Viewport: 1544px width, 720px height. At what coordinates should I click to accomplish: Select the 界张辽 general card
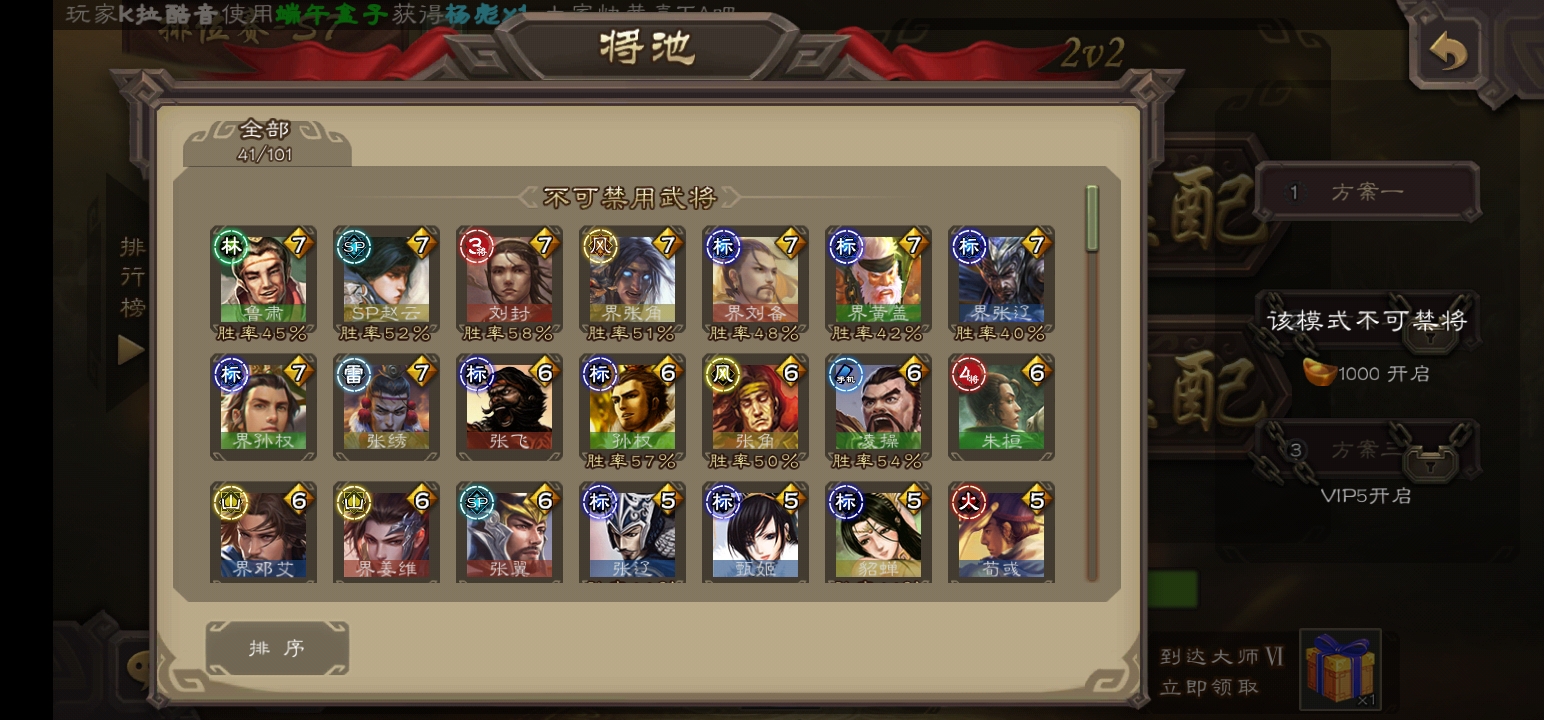tap(1001, 278)
